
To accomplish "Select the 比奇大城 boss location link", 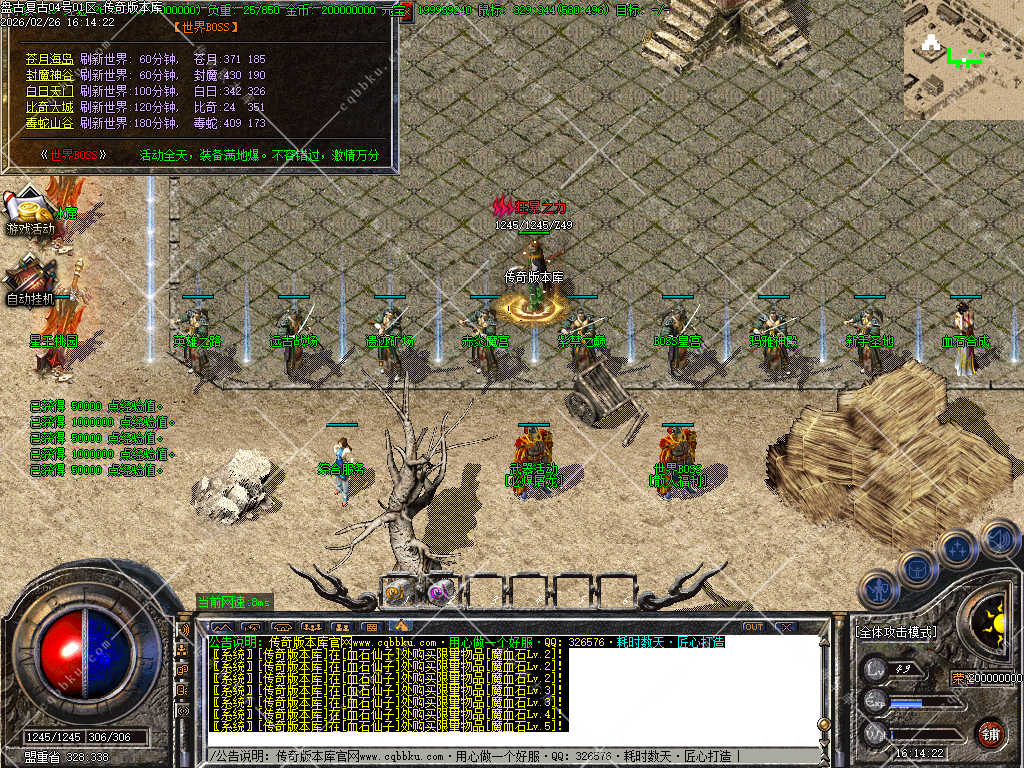I will click(50, 107).
